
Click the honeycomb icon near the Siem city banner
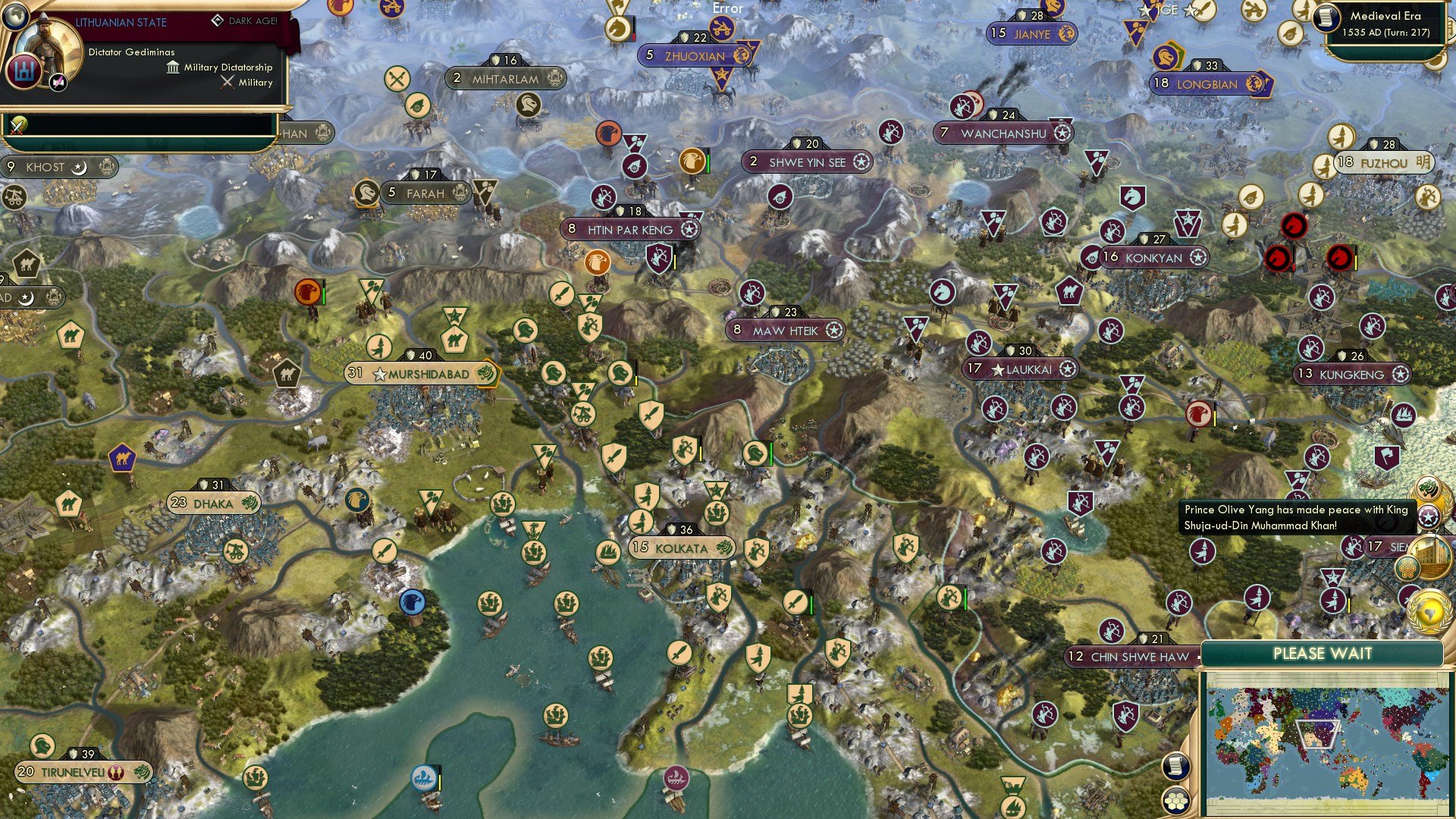coord(1407,567)
